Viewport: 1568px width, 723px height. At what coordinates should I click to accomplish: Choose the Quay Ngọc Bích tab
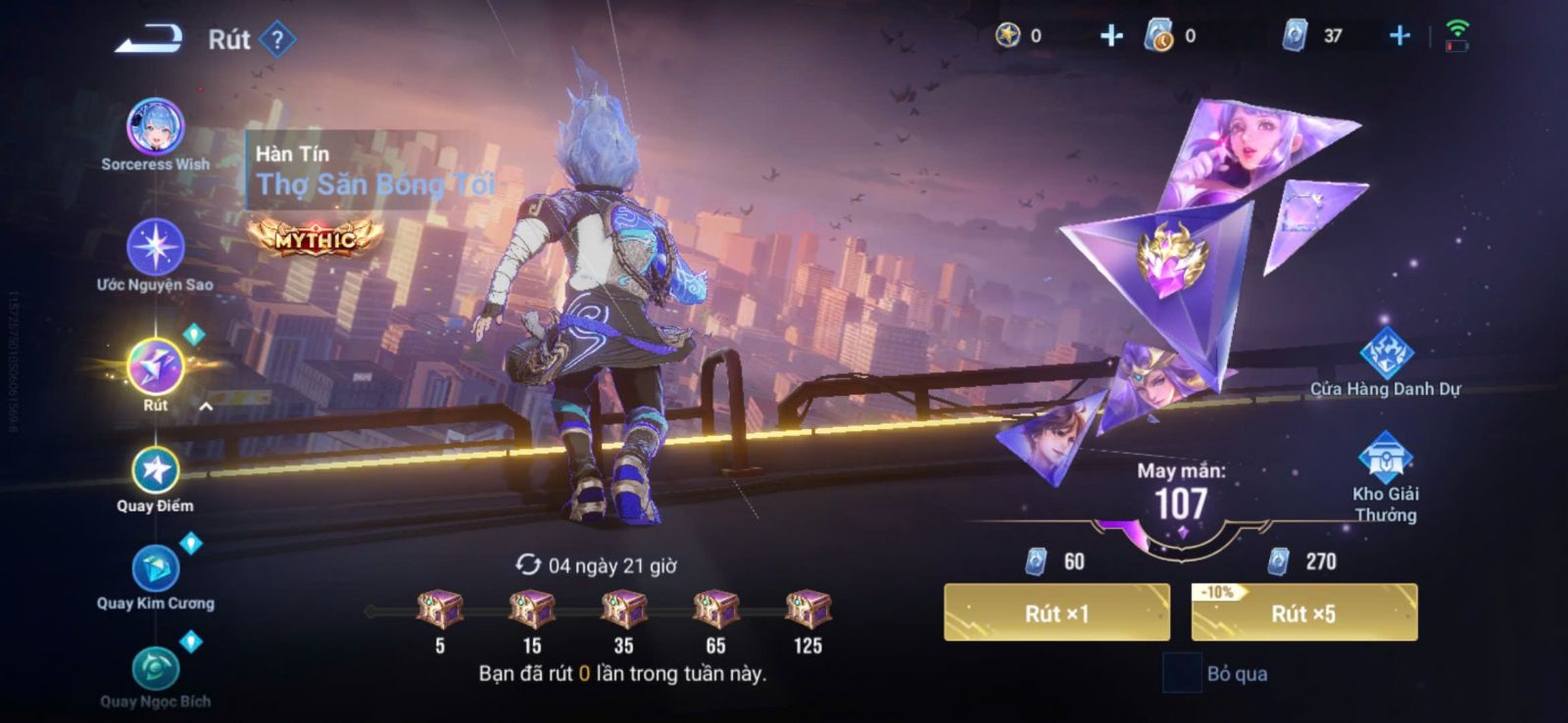(x=155, y=669)
